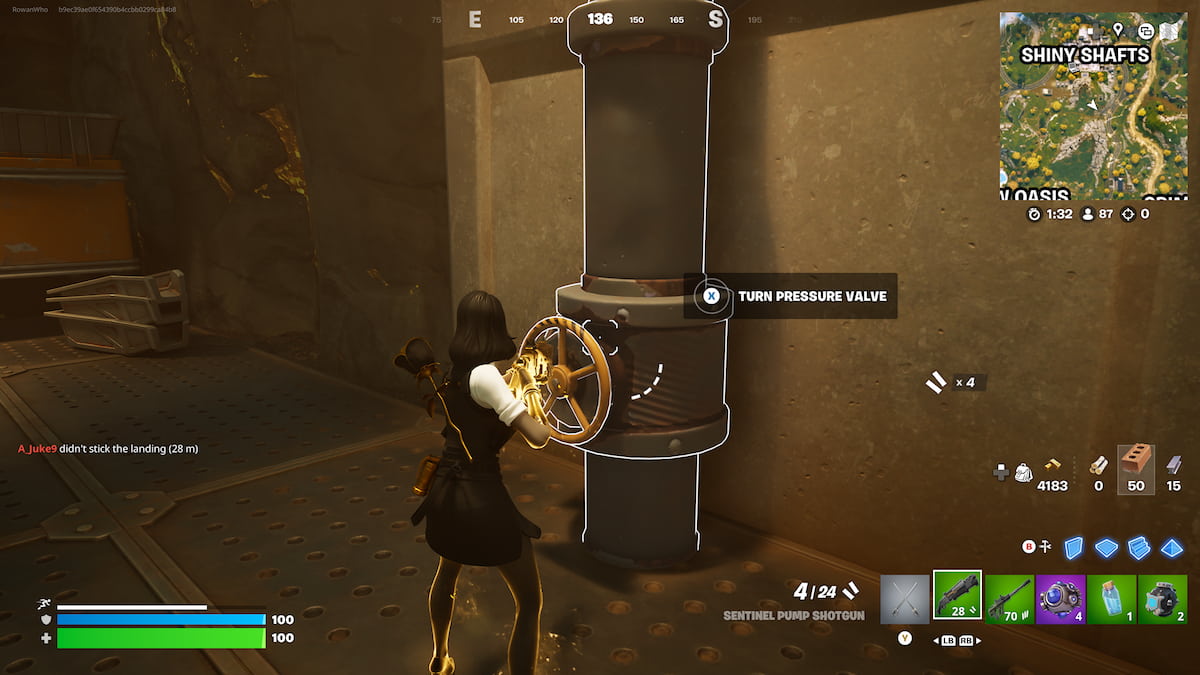Select the wood building material
The image size is (1200, 675).
point(1098,464)
